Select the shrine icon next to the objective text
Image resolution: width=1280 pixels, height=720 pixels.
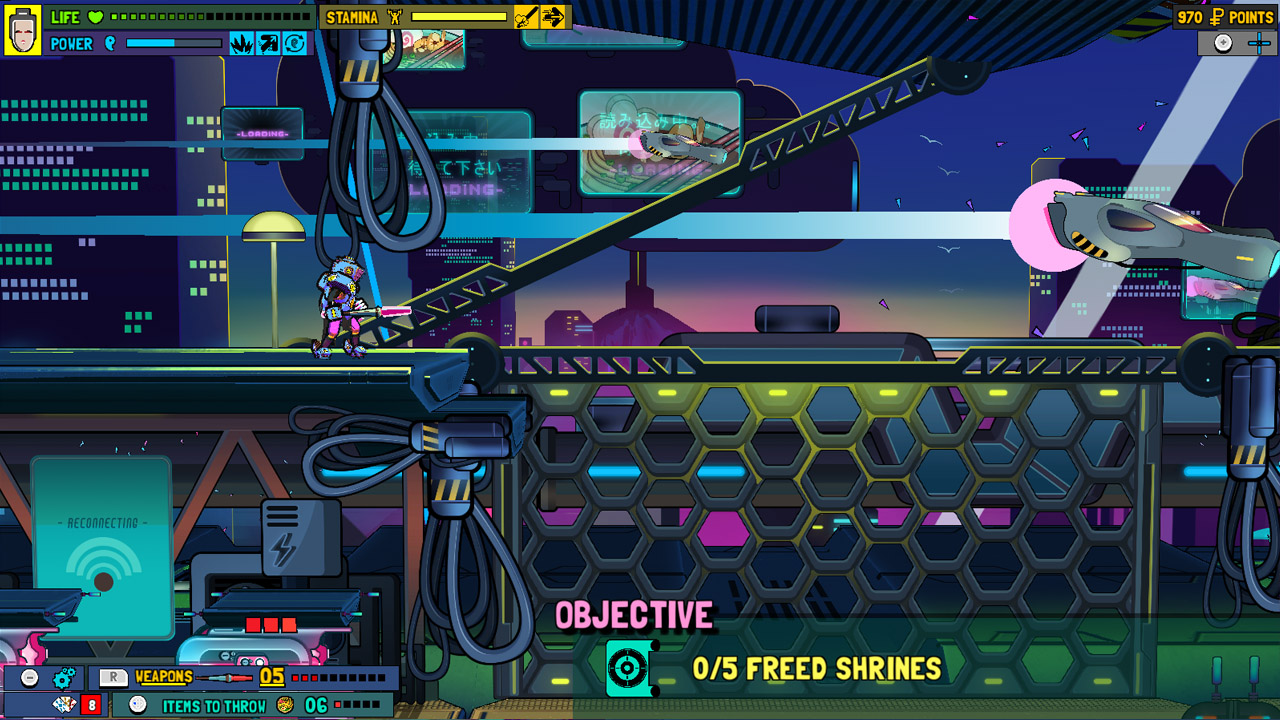tap(629, 669)
